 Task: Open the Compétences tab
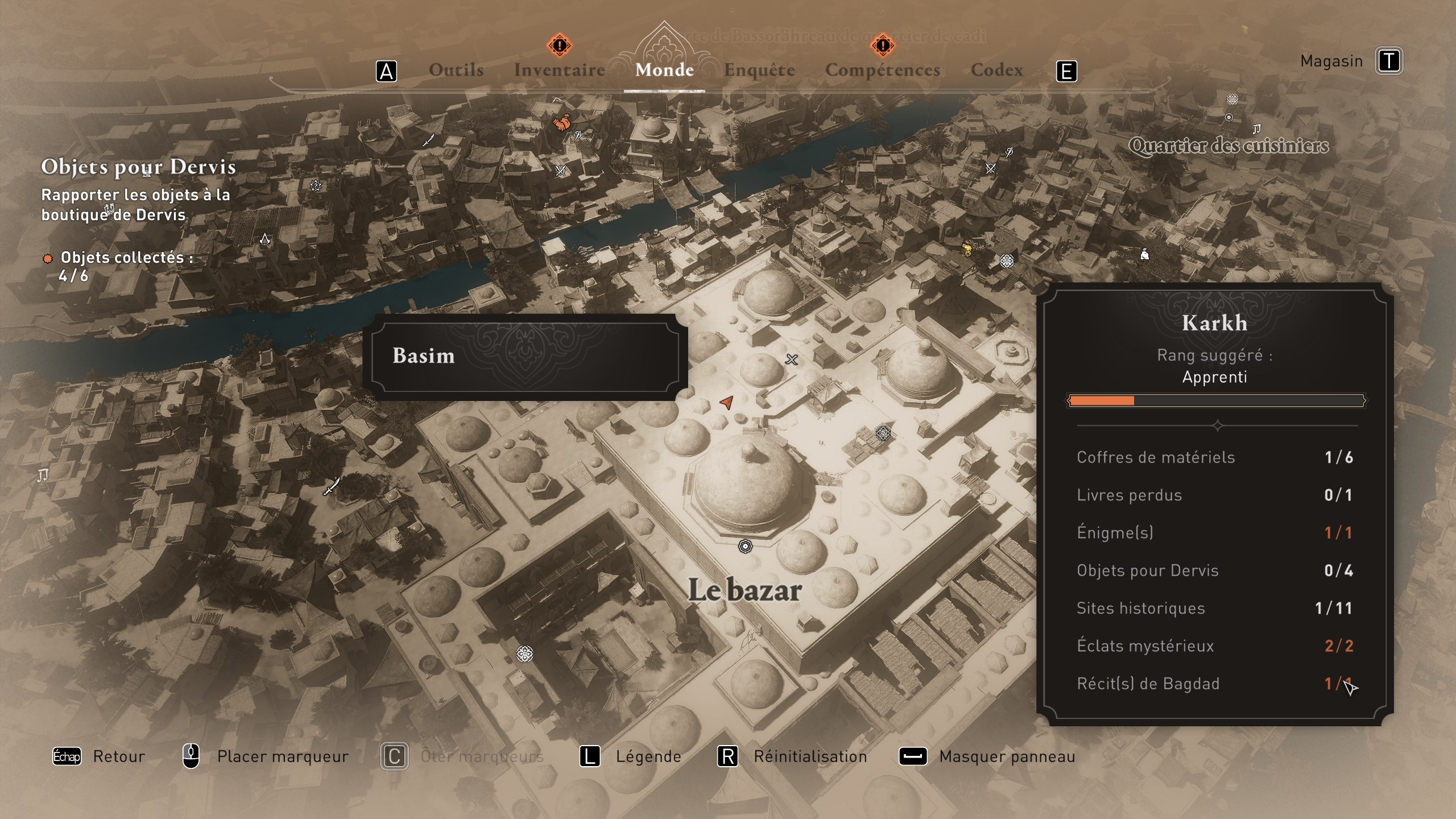[882, 70]
